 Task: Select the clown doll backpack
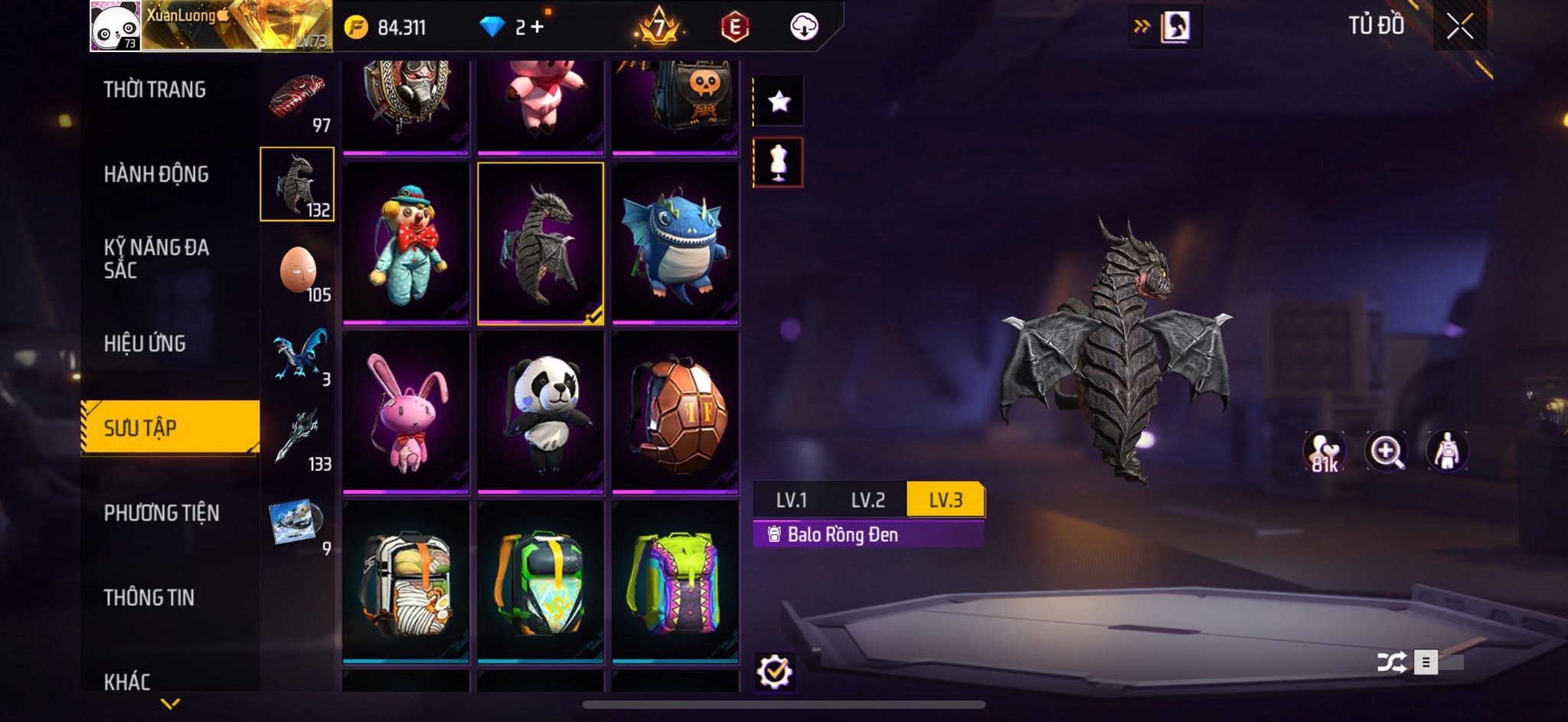pos(406,242)
